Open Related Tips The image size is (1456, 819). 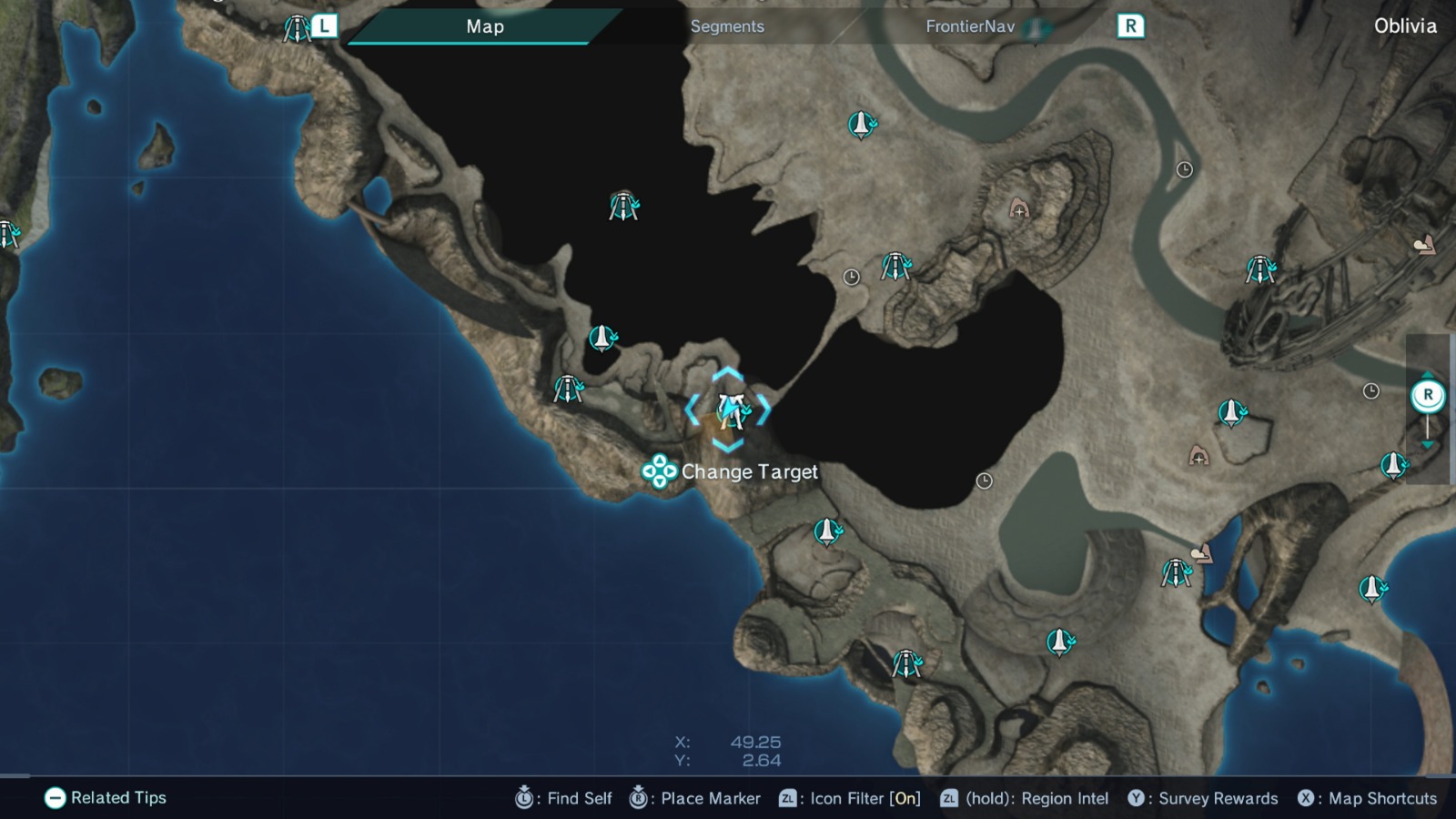pos(56,798)
